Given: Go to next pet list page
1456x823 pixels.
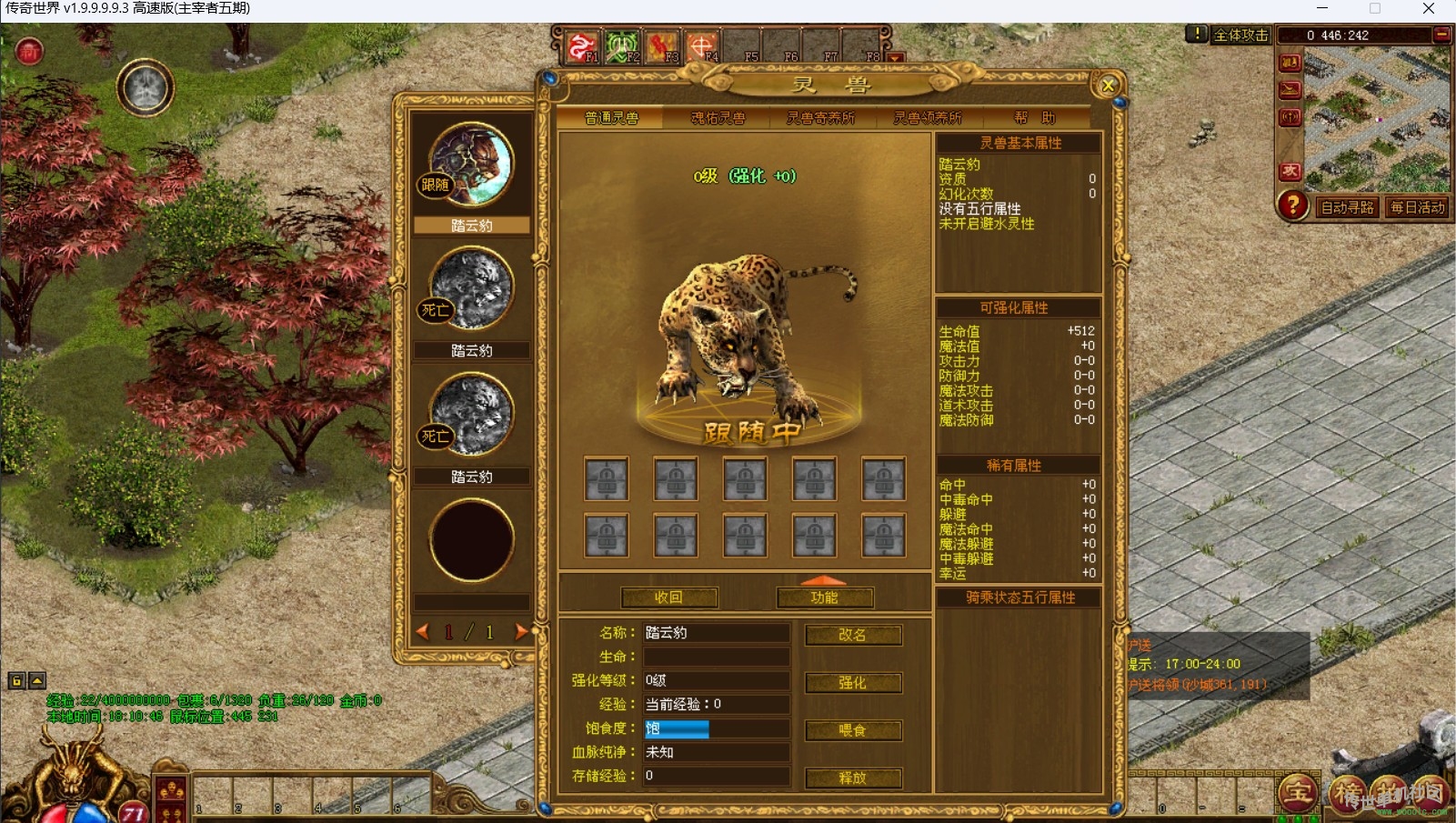Looking at the screenshot, I should tap(521, 632).
